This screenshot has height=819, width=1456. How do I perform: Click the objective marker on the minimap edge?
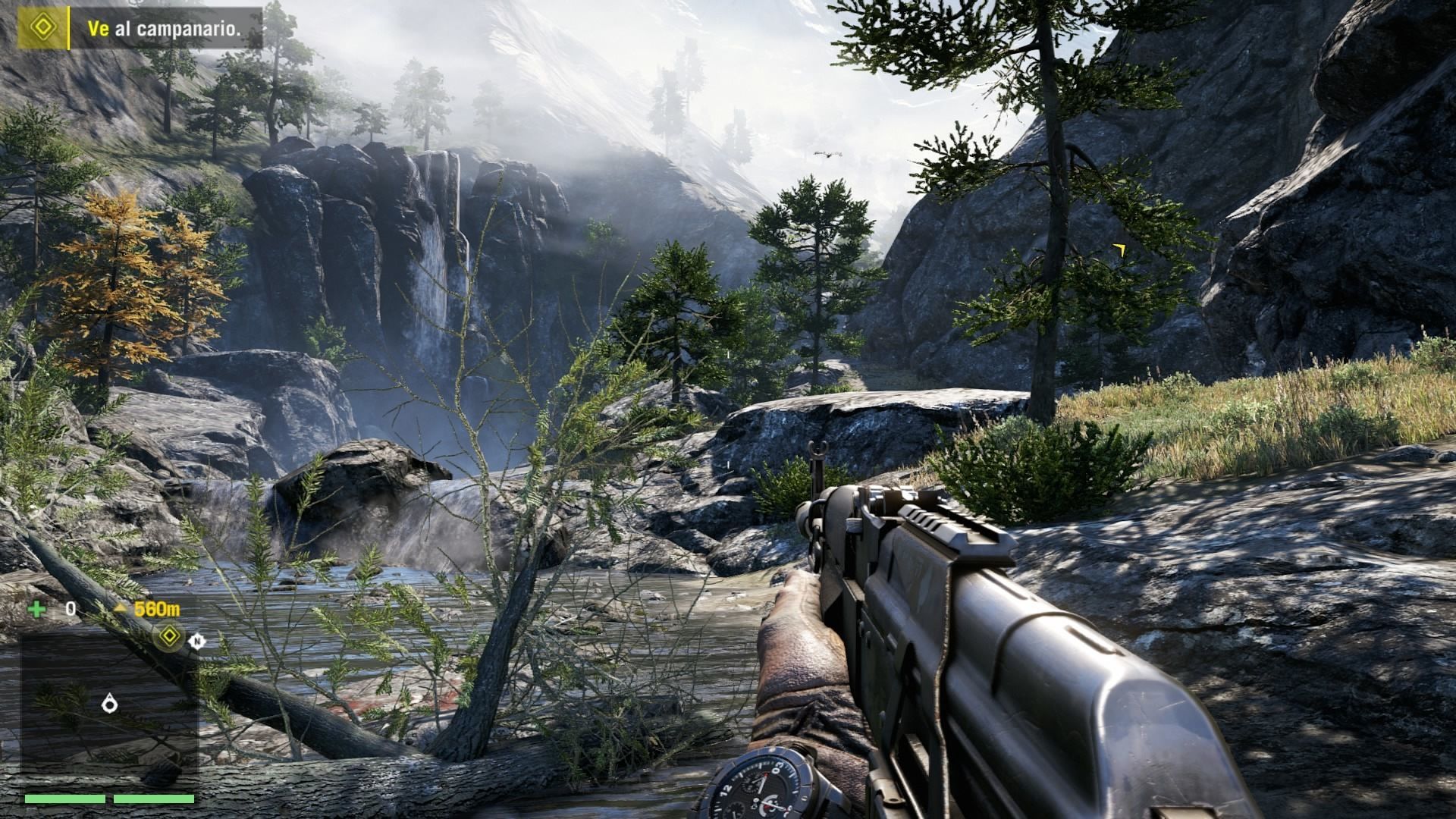pyautogui.click(x=170, y=636)
